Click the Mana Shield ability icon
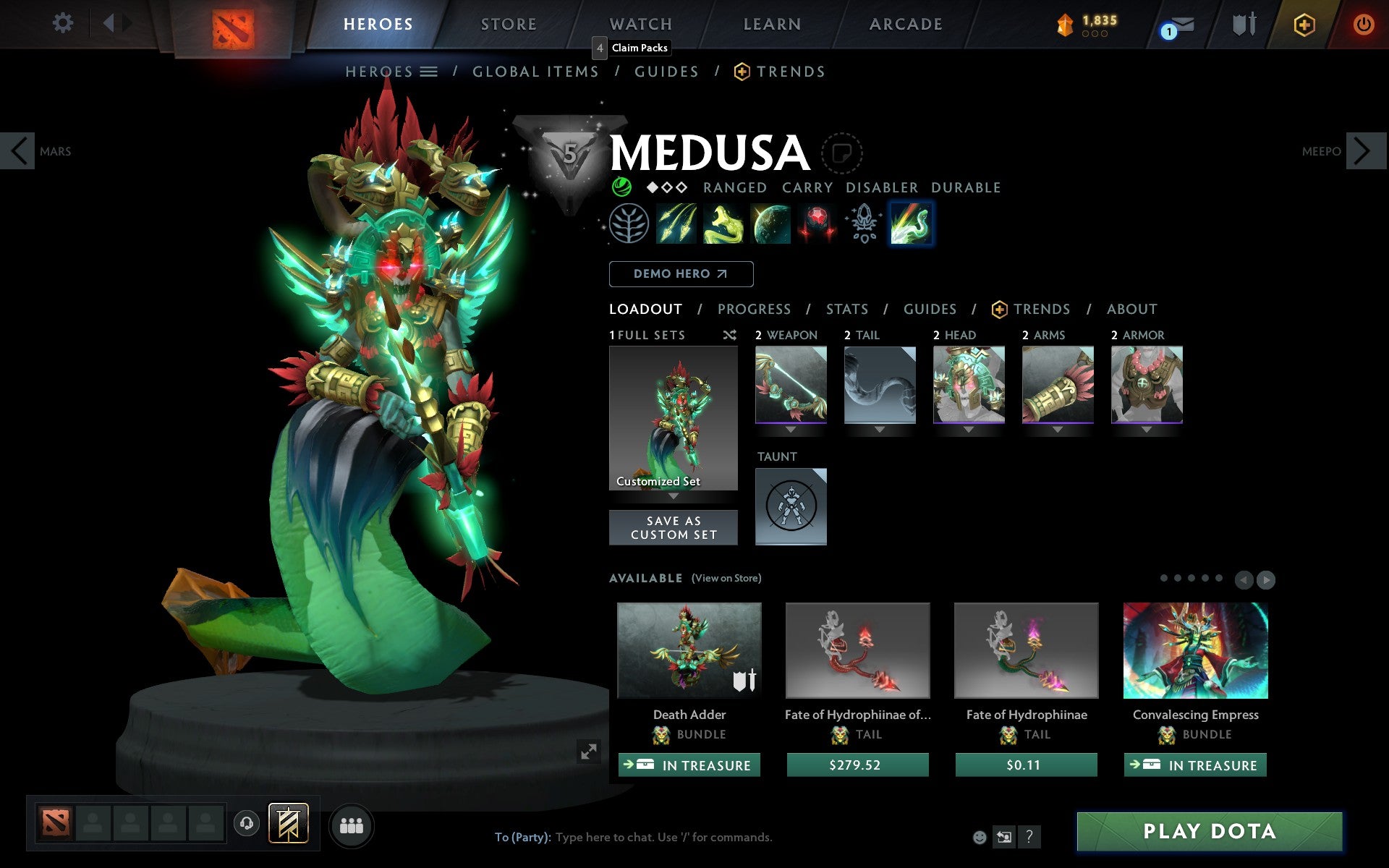This screenshot has width=1389, height=868. tap(770, 224)
